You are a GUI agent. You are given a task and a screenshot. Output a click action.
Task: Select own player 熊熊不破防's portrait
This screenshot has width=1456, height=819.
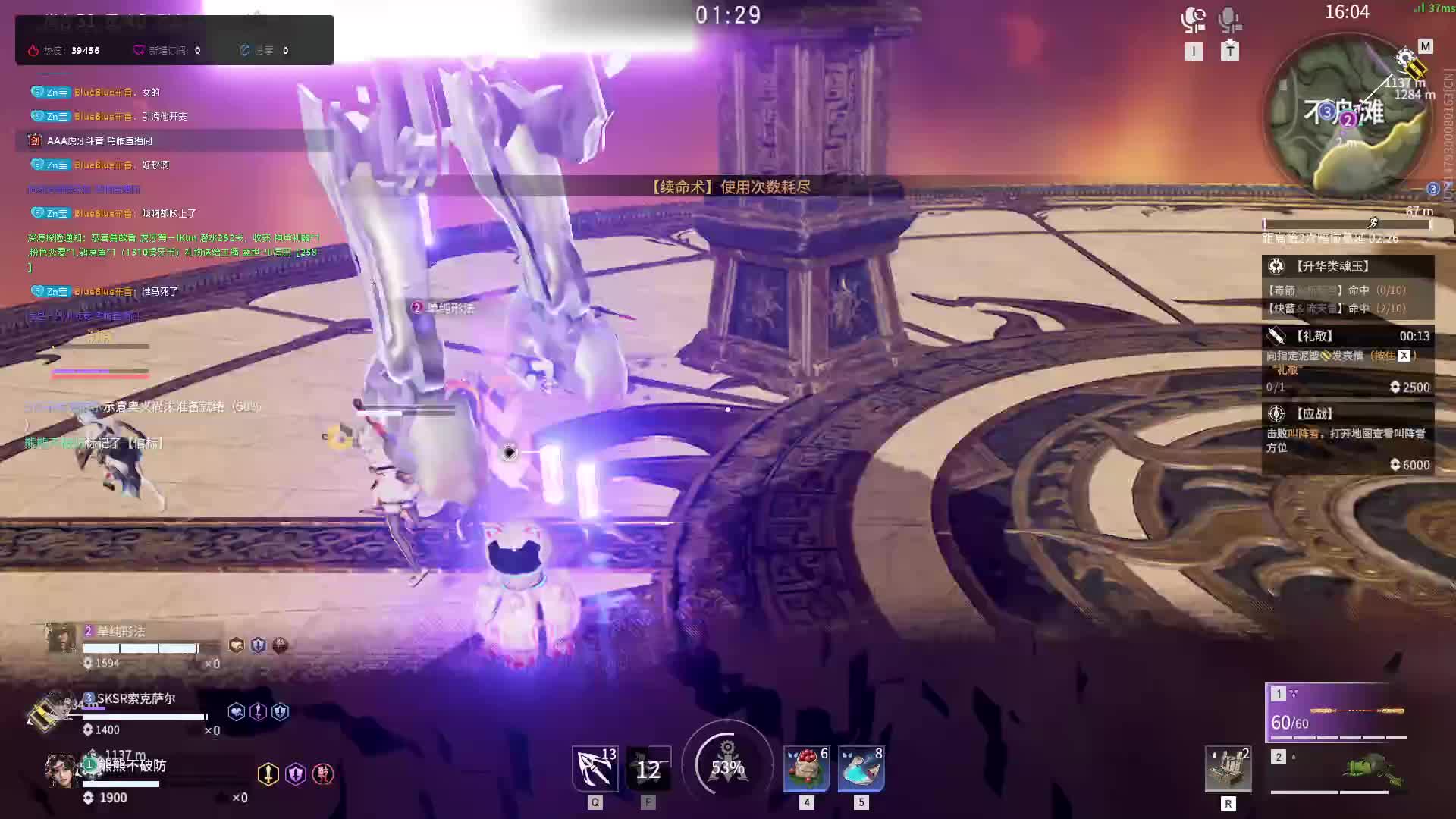61,771
